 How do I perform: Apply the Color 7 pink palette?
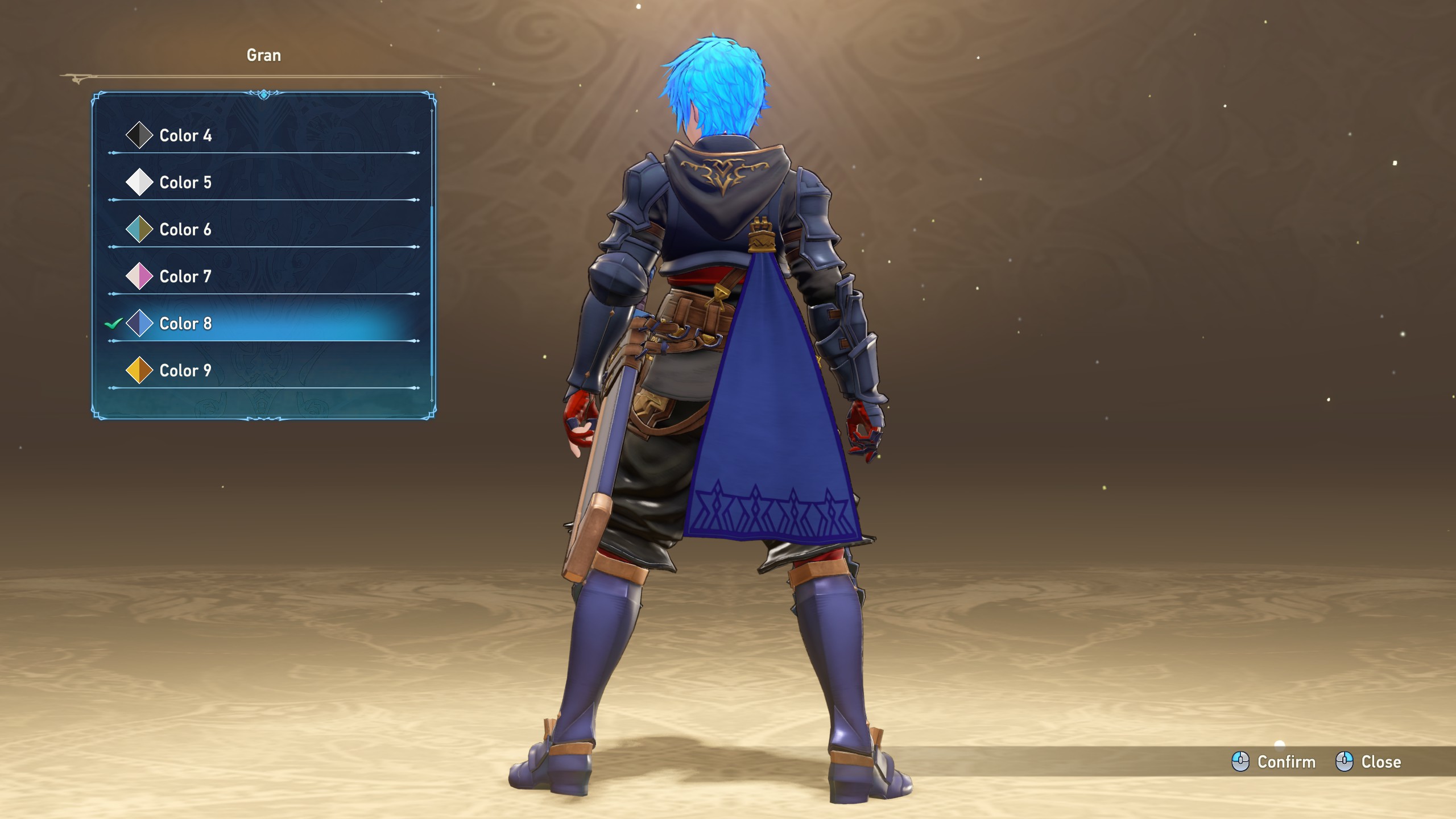point(185,277)
